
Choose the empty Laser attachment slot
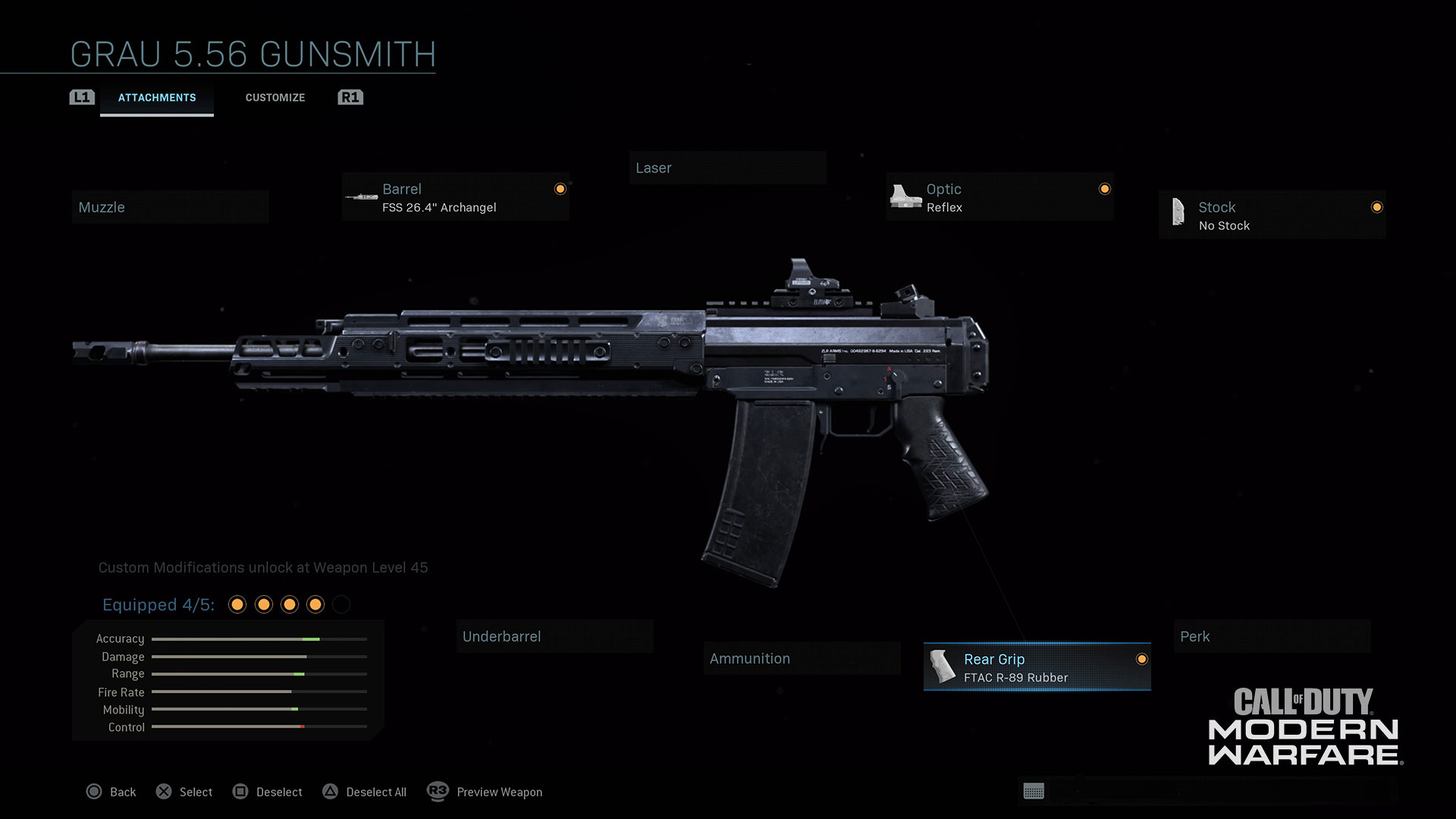tap(727, 168)
